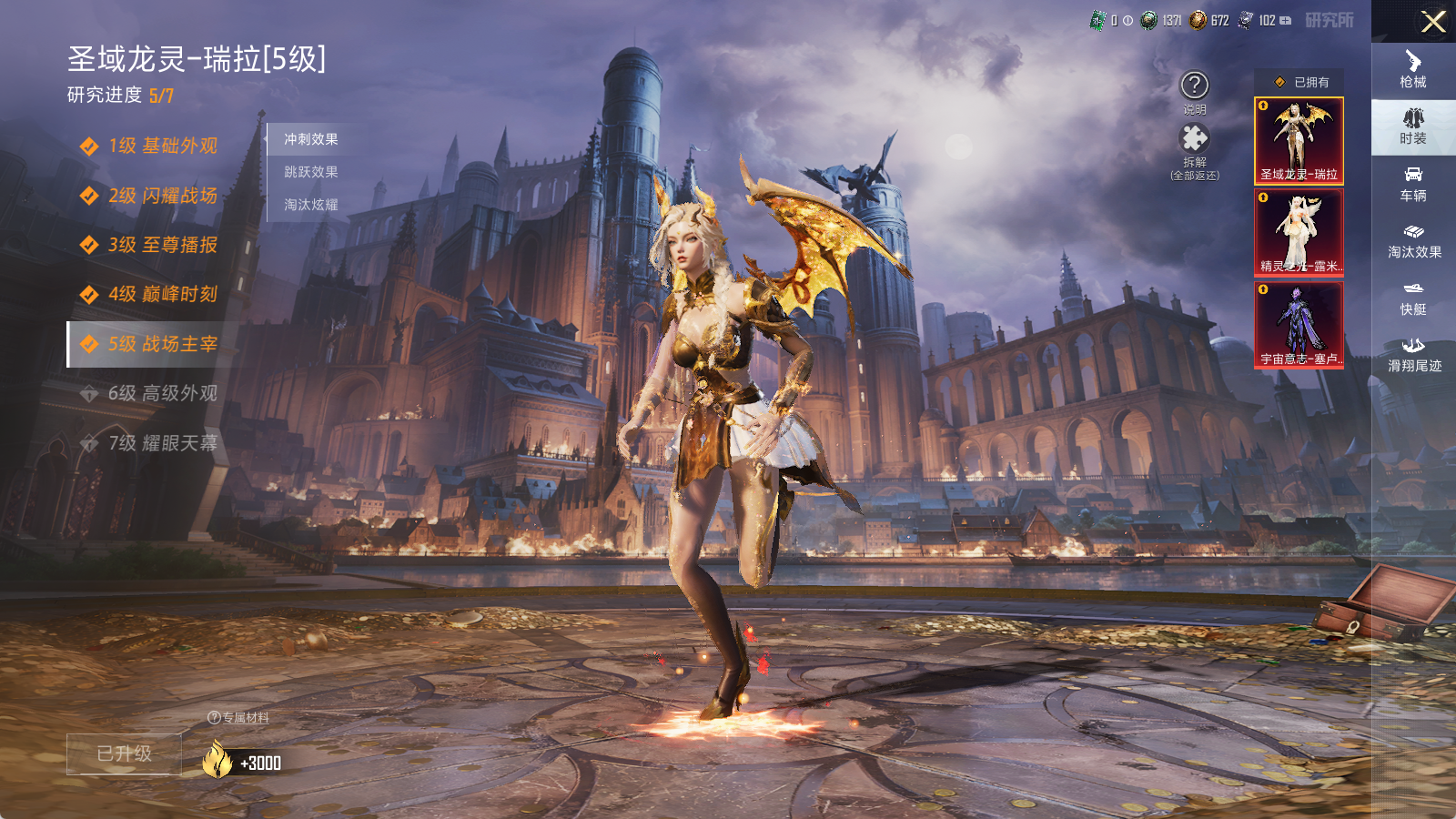This screenshot has width=1456, height=819.
Task: Pick the 宇宙意志-塞卢 outfit thumbnail
Action: (x=1299, y=325)
